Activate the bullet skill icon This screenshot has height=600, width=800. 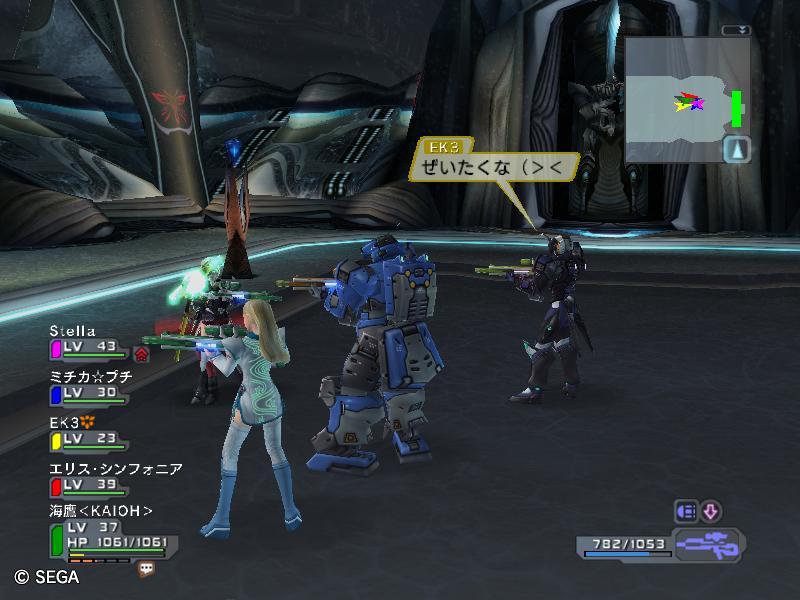pos(686,511)
